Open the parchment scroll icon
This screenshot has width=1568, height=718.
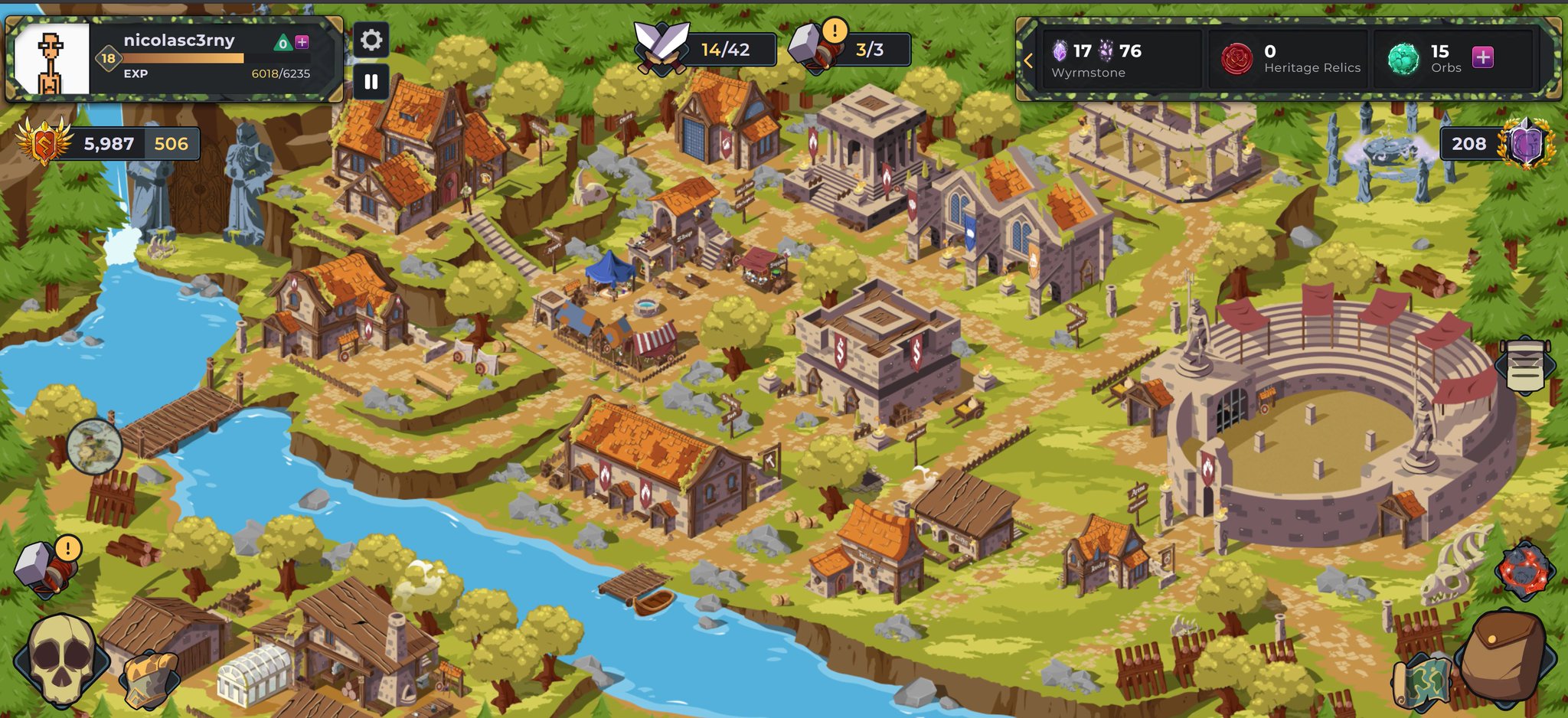tap(1525, 367)
